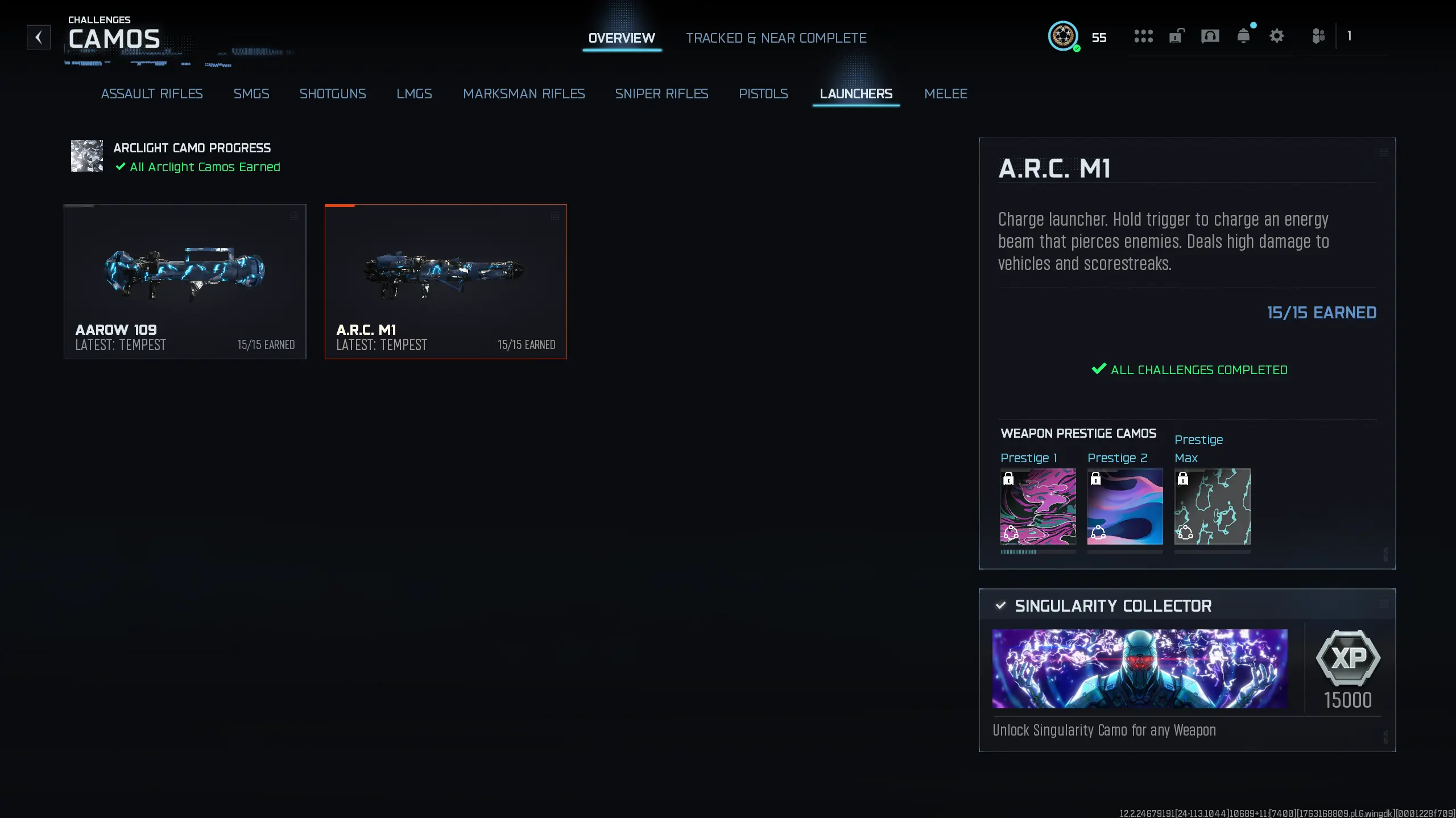Select the locked Prestige 2 camo
The width and height of the screenshot is (1456, 818).
[1124, 508]
